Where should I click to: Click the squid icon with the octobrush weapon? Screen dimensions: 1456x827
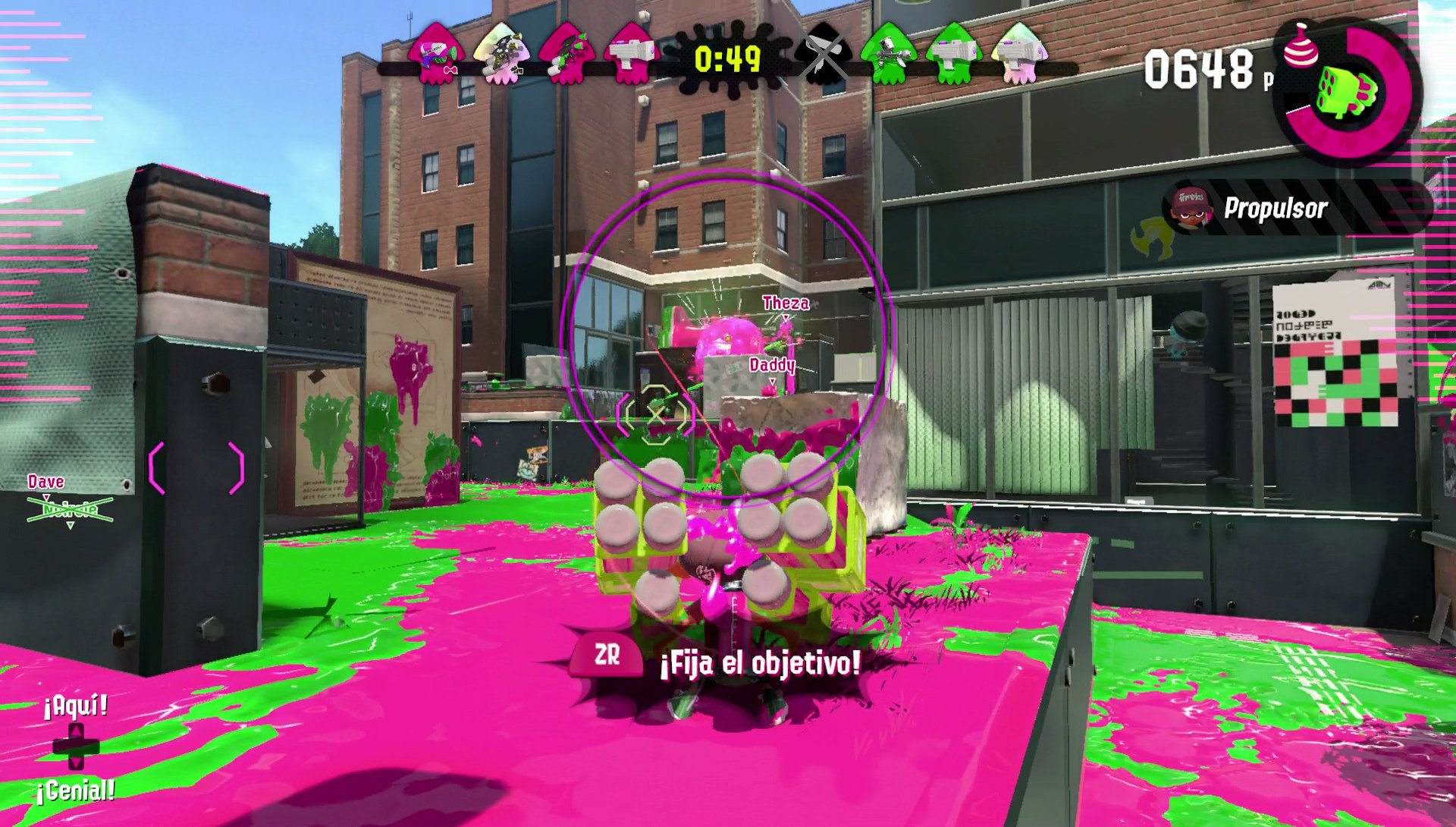(500, 53)
